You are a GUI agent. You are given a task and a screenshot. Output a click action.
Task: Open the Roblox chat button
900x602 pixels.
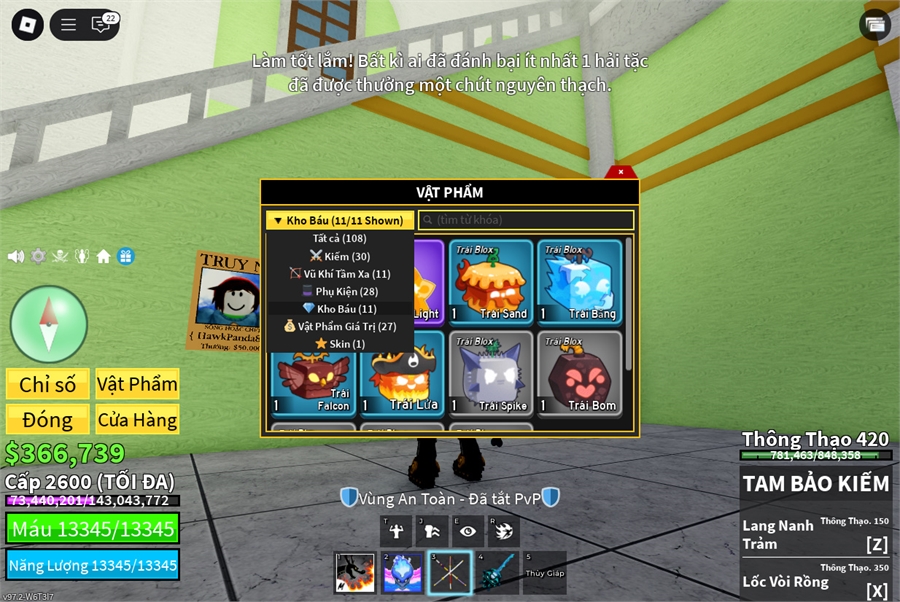[101, 25]
